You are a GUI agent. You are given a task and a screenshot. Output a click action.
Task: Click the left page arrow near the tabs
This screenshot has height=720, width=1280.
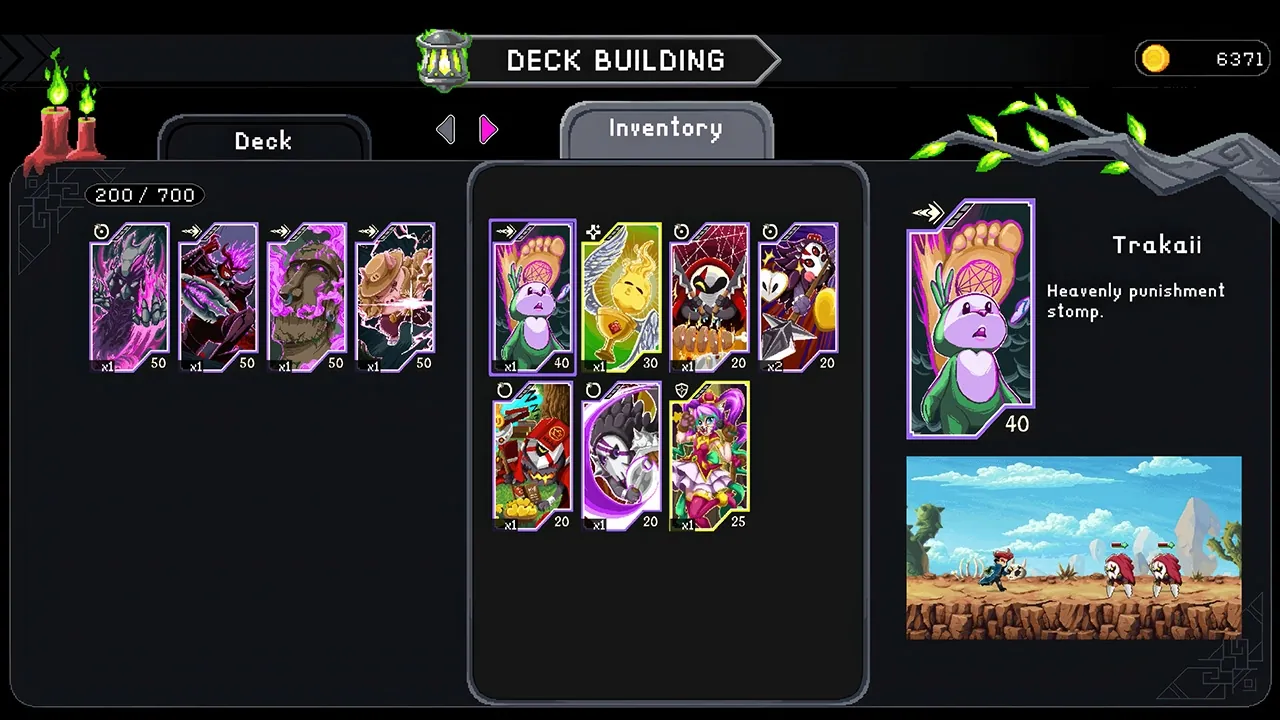[446, 130]
